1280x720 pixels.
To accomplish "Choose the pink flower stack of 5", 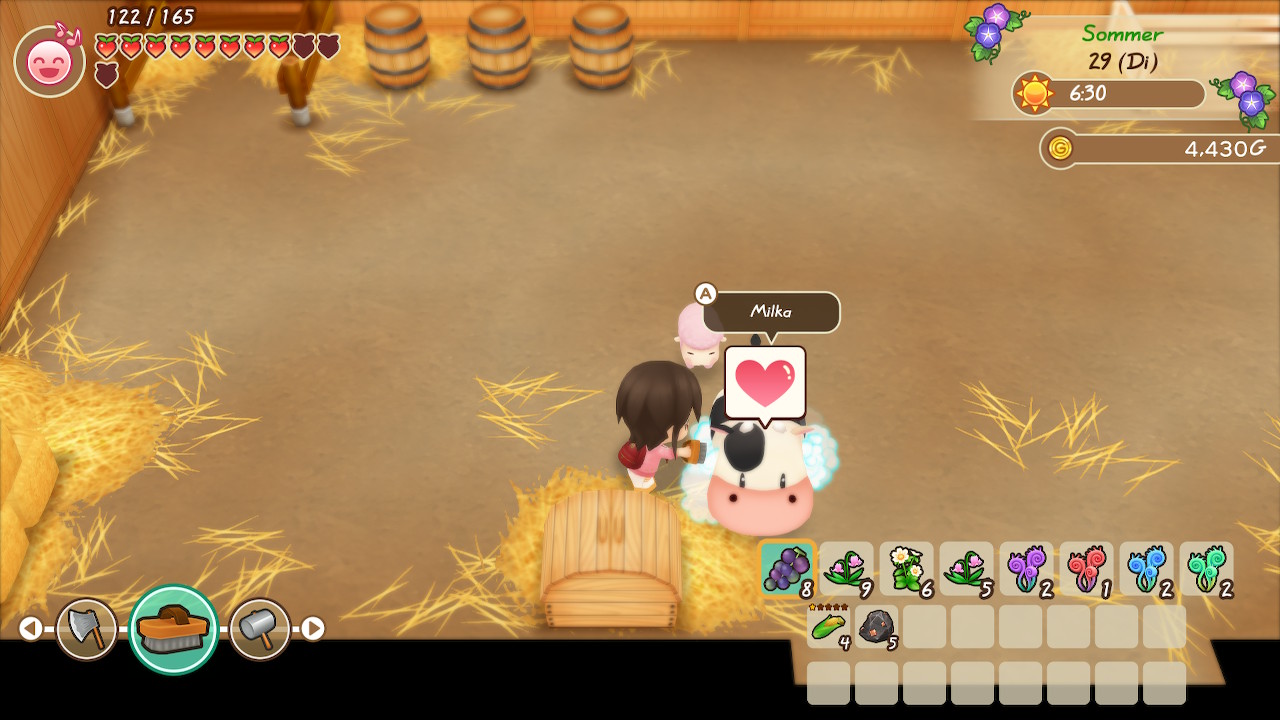I will pyautogui.click(x=966, y=569).
